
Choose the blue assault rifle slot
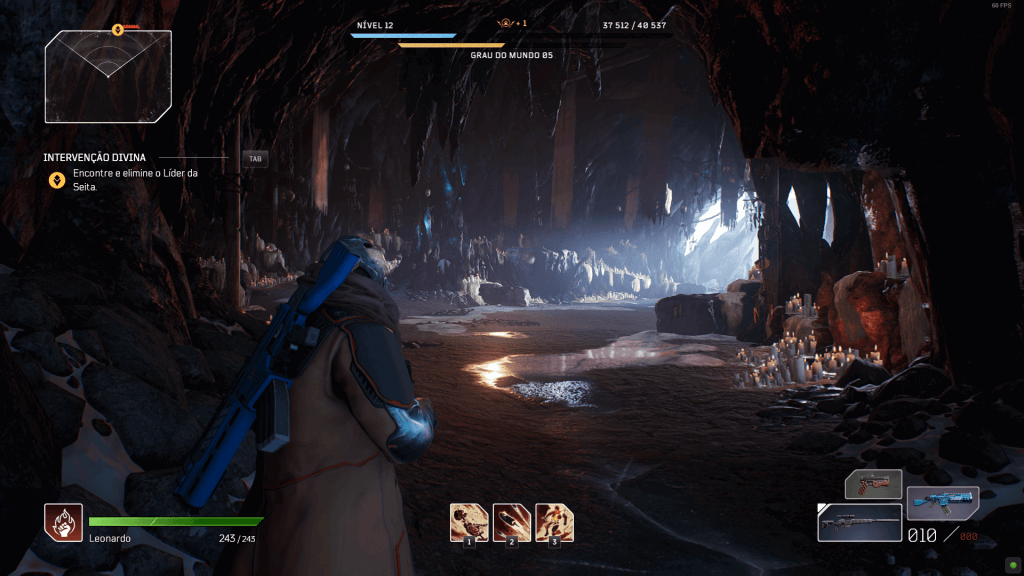[x=942, y=504]
